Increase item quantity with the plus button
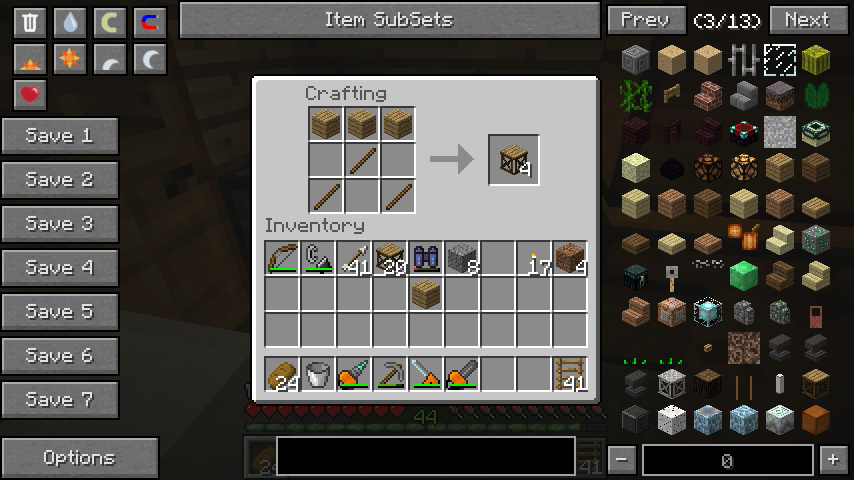The width and height of the screenshot is (854, 480). pos(832,460)
